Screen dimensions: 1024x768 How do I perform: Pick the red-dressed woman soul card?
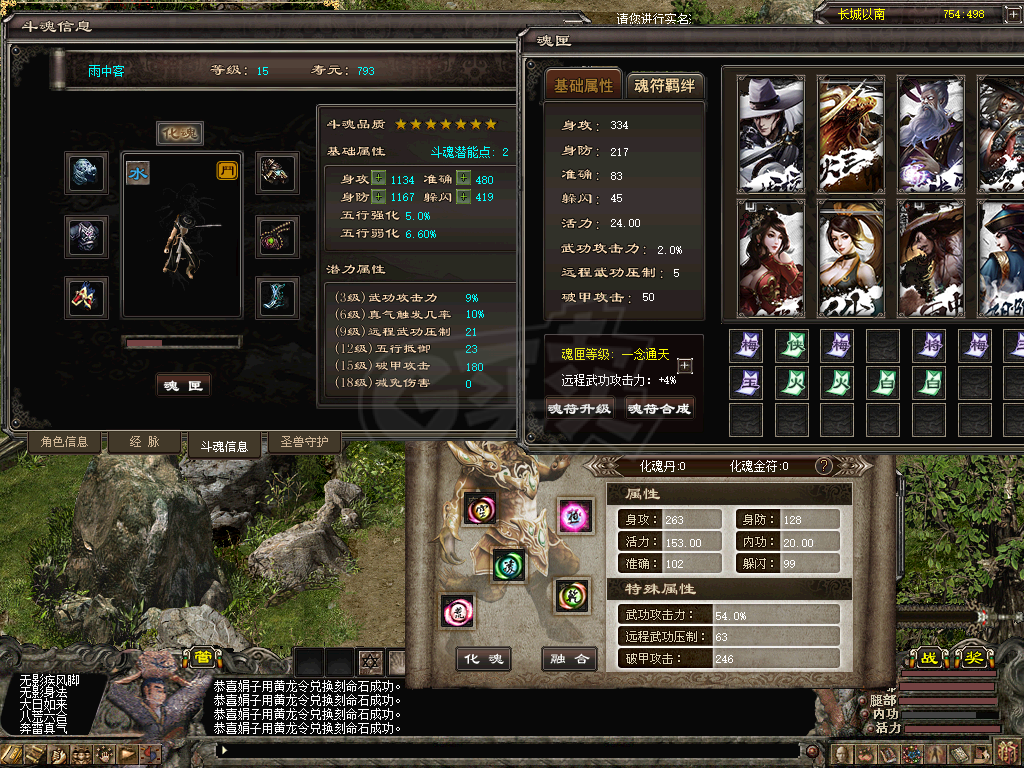(772, 258)
